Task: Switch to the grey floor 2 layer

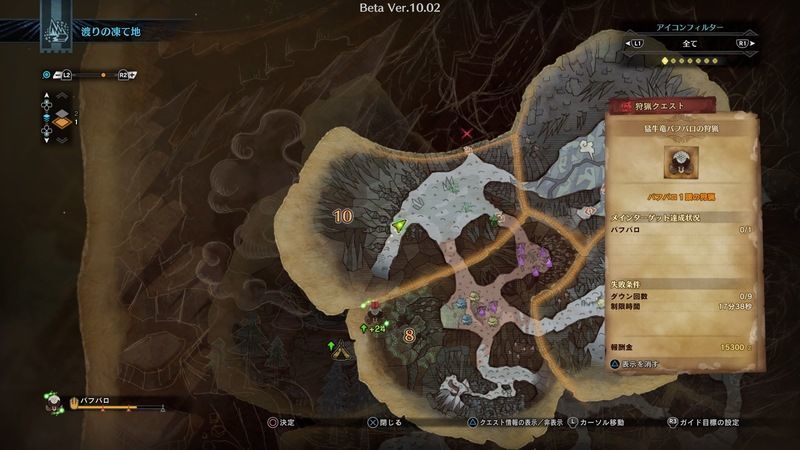Action: point(60,111)
